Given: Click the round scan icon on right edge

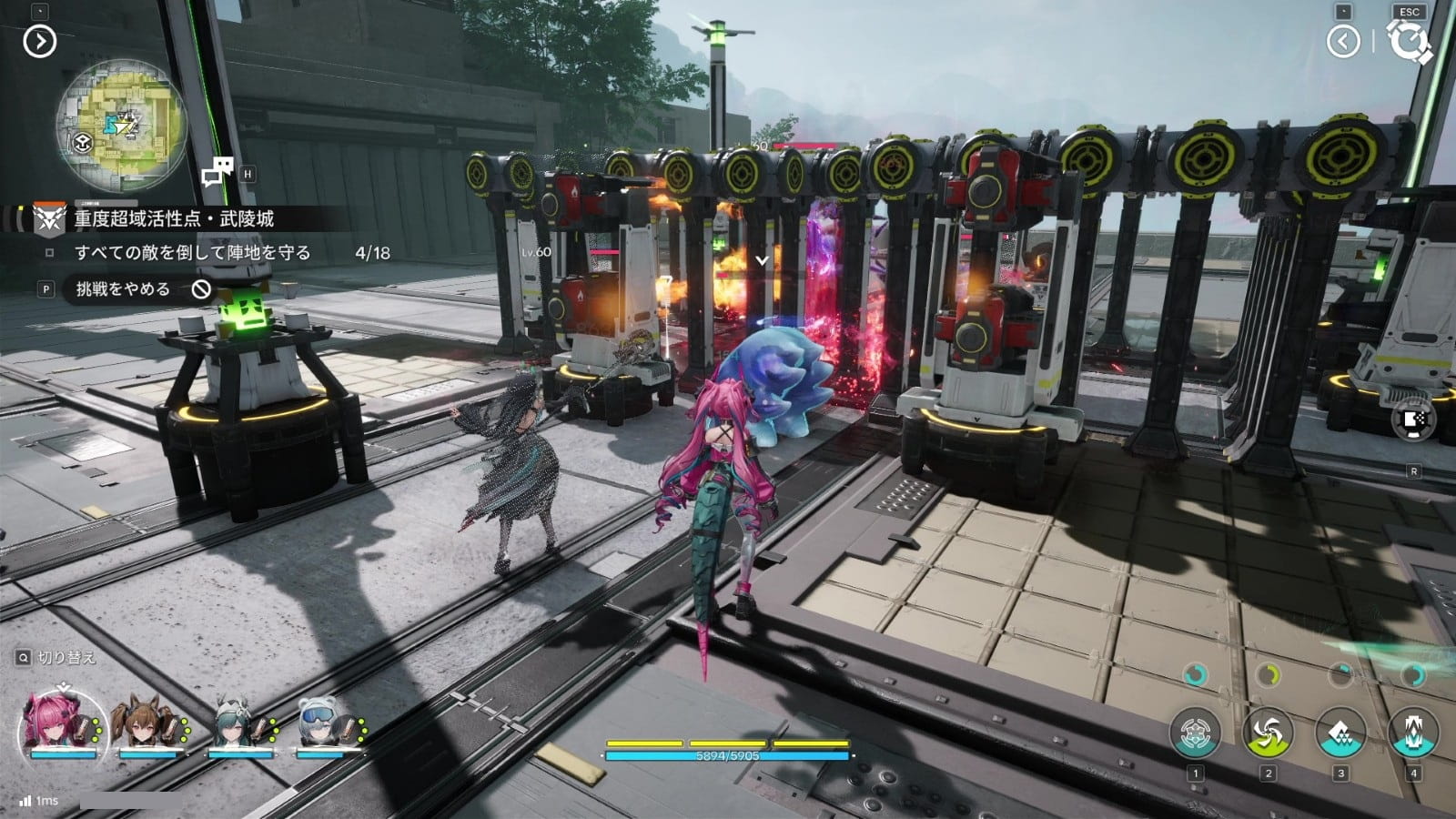Looking at the screenshot, I should [x=1413, y=420].
